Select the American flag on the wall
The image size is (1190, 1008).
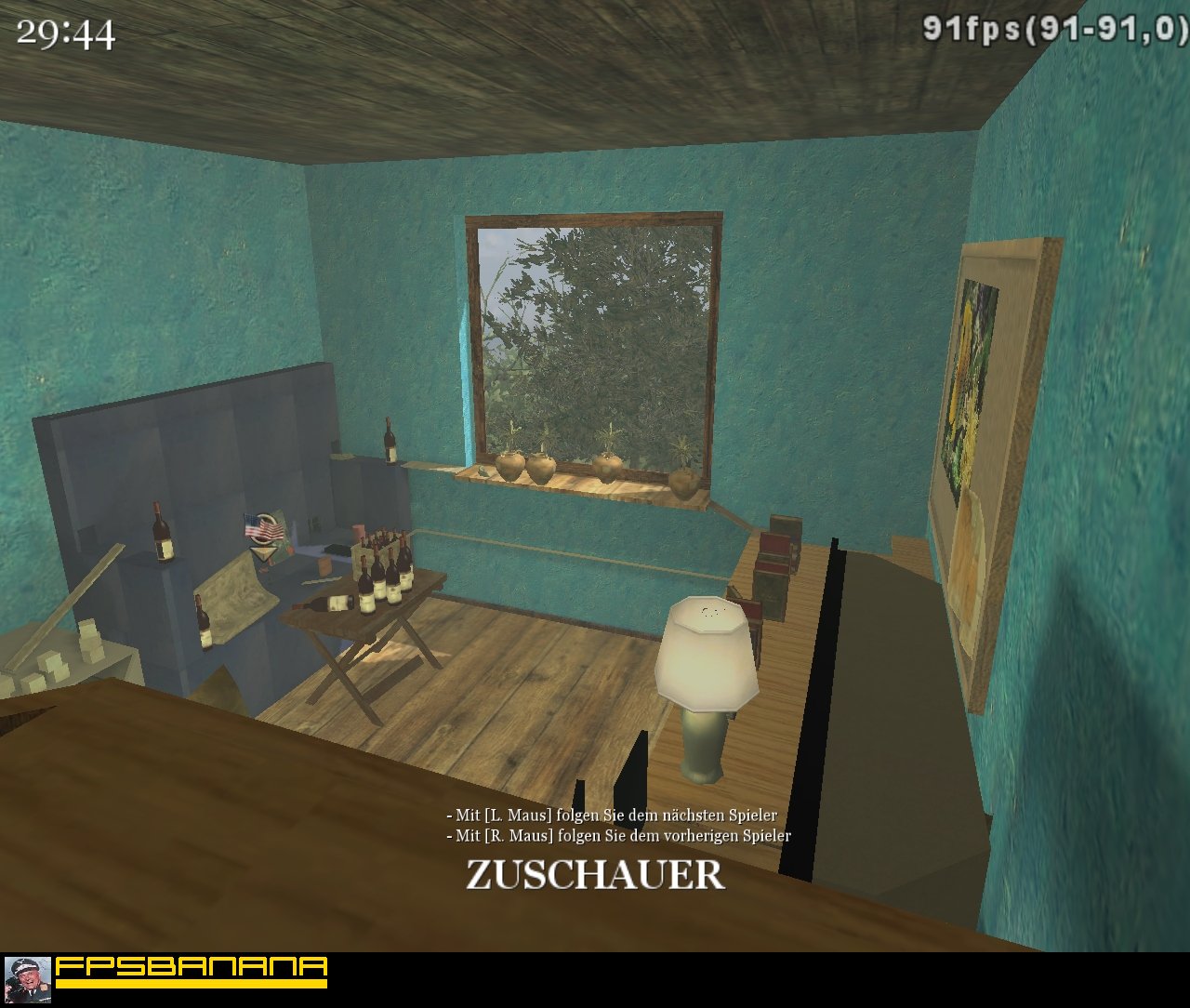tap(263, 527)
